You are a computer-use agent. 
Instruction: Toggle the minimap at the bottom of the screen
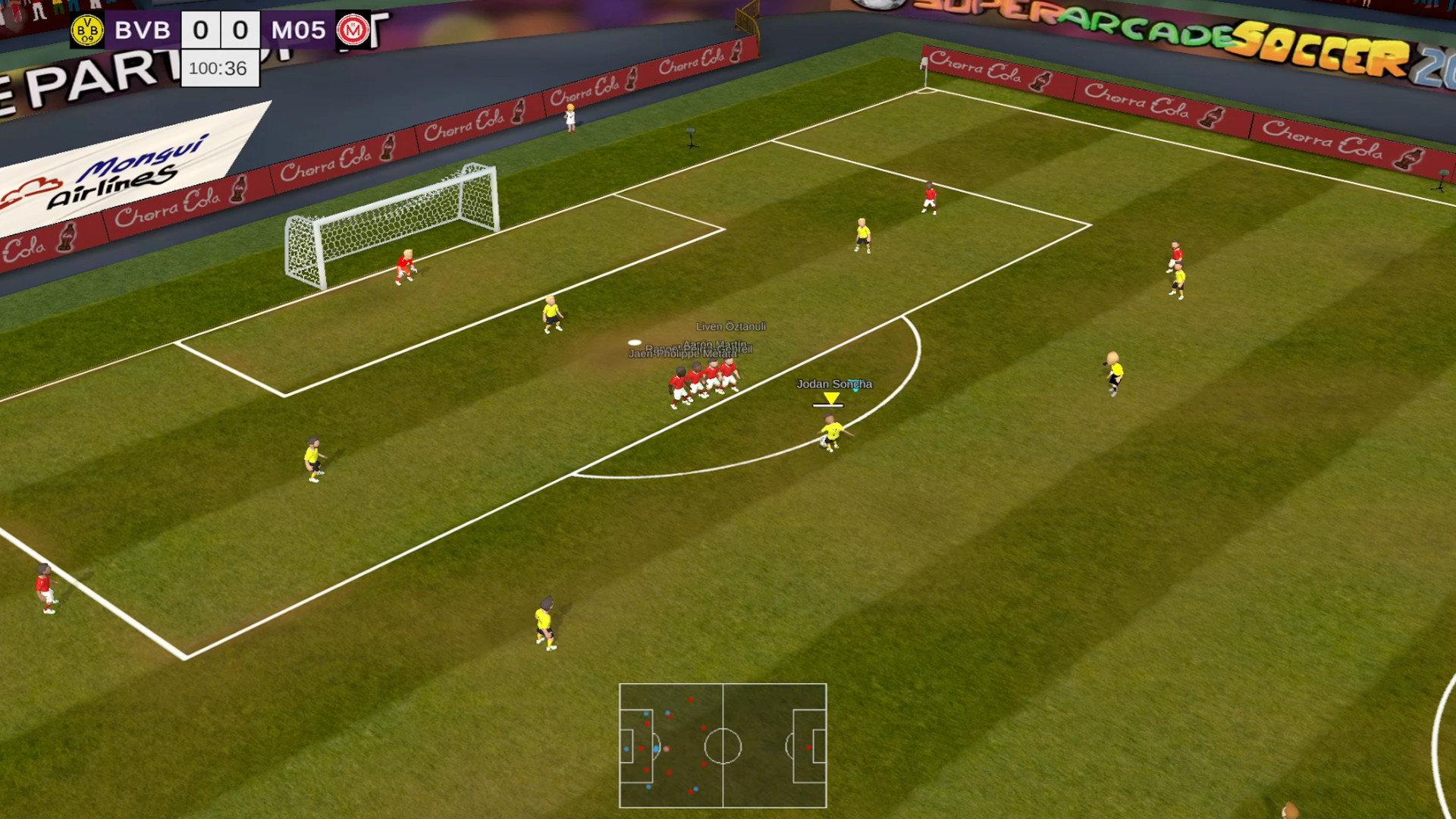pos(723,745)
